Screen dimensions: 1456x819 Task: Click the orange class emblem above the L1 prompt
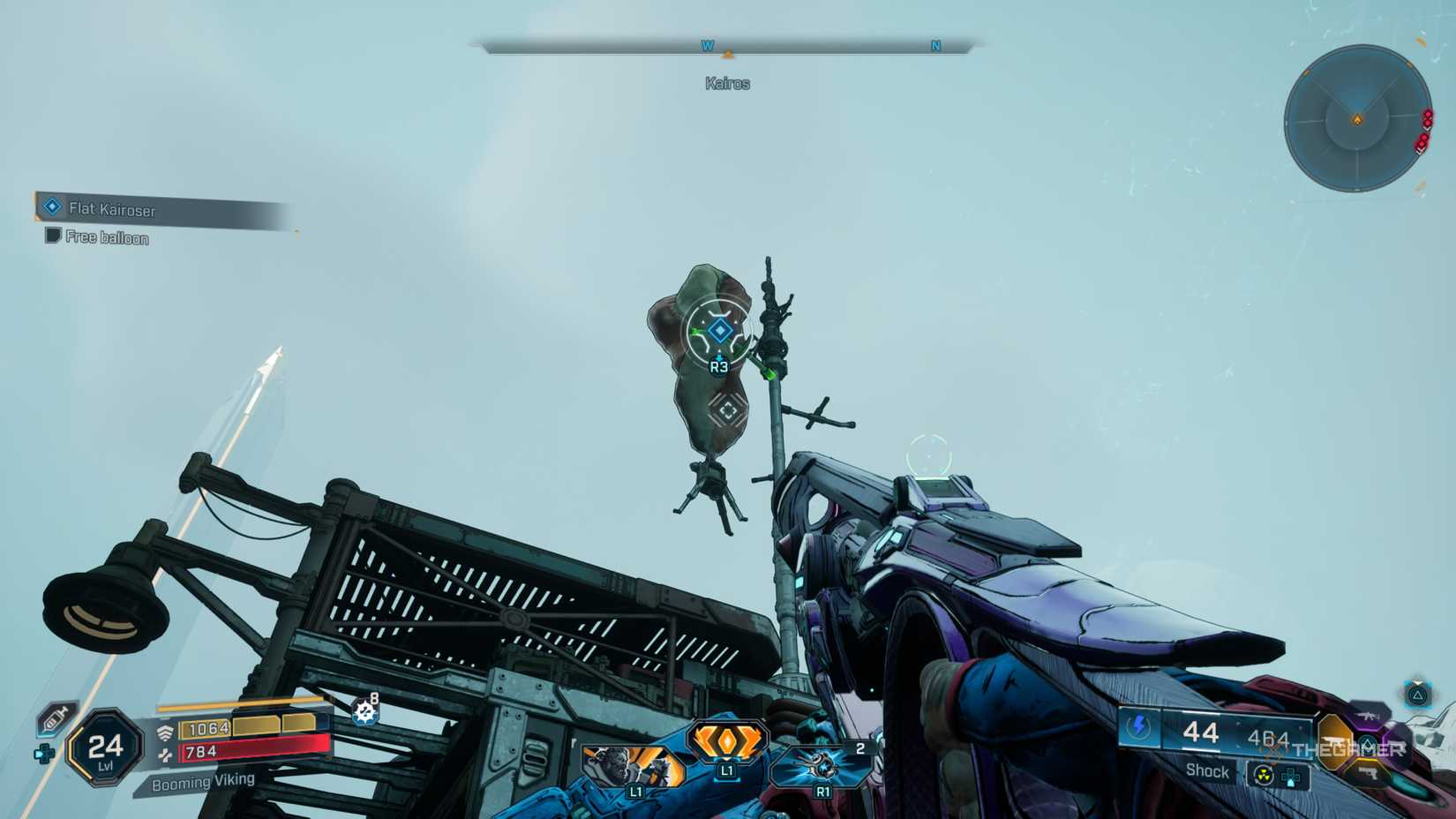pos(727,740)
